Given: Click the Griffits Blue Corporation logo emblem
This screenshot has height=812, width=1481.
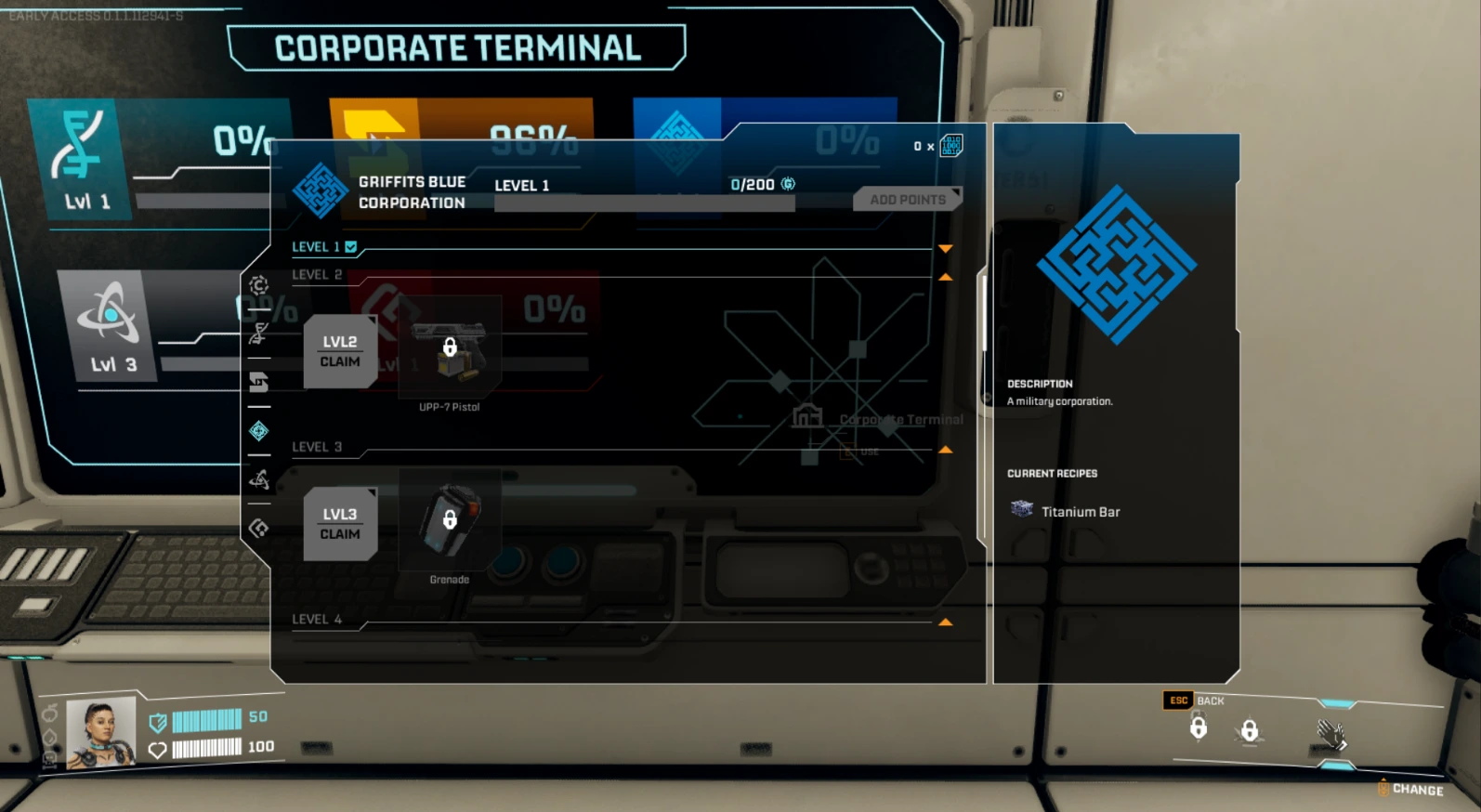Looking at the screenshot, I should click(x=320, y=192).
